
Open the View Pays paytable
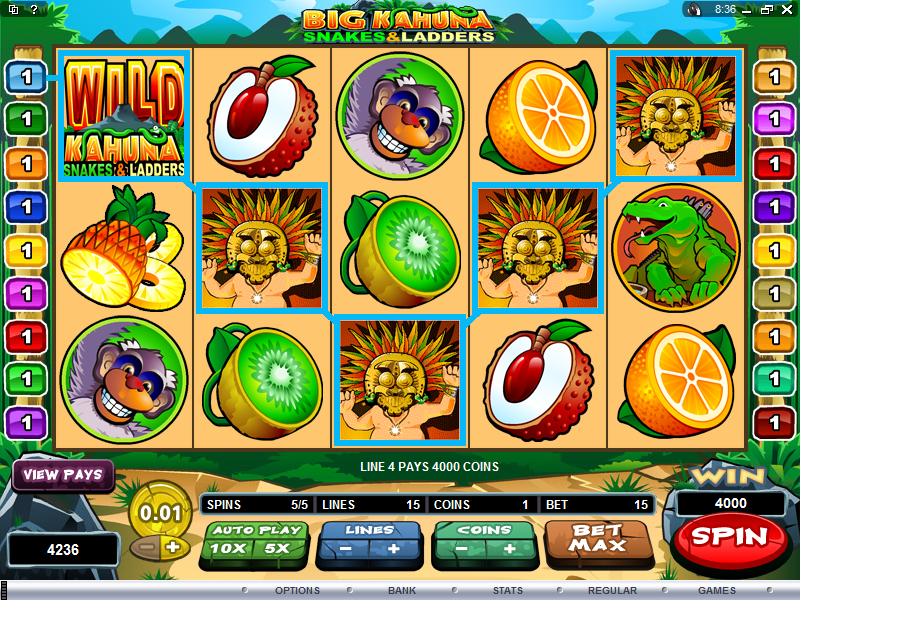pos(63,475)
